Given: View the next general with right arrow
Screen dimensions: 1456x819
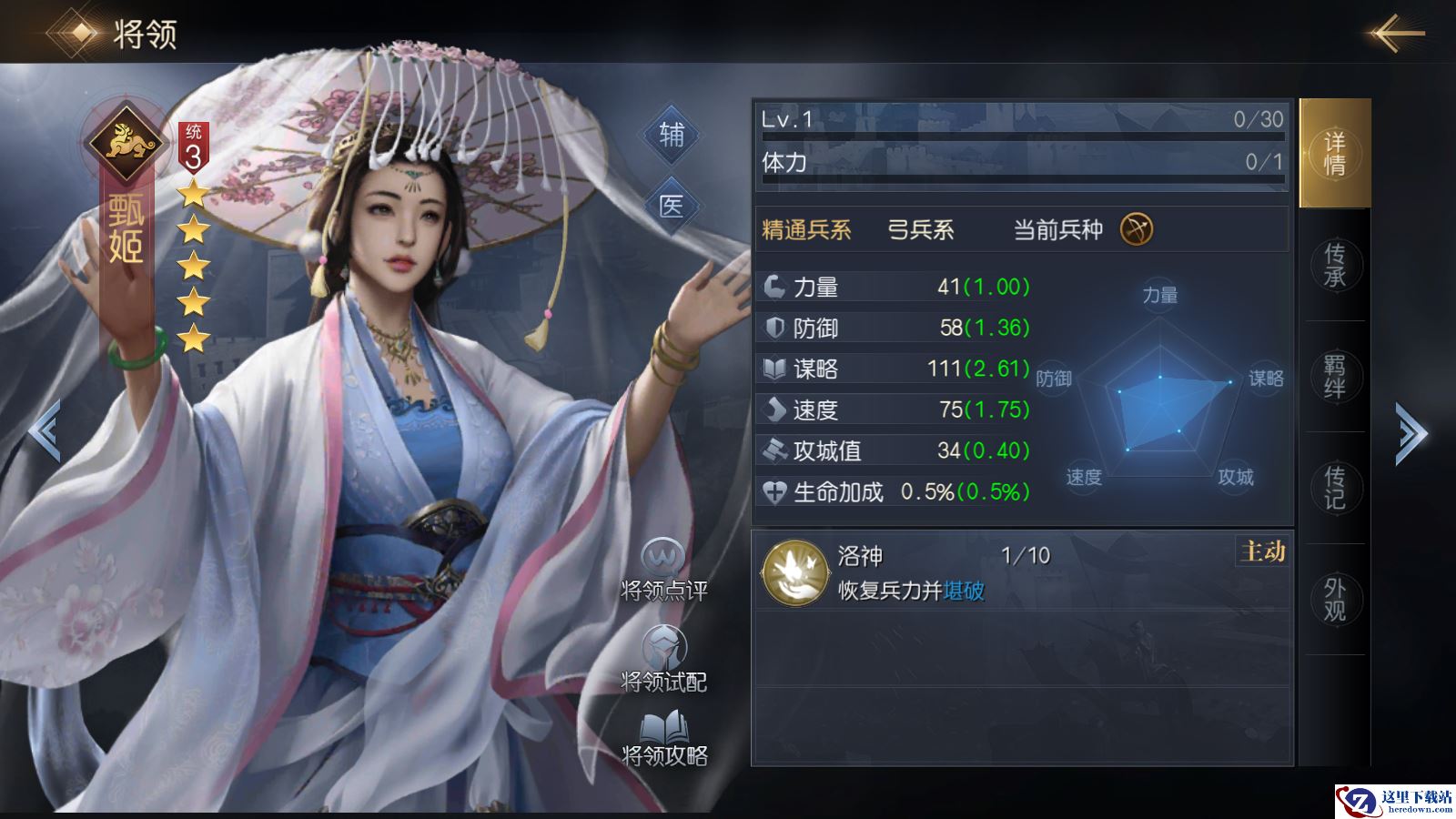Looking at the screenshot, I should [1411, 433].
